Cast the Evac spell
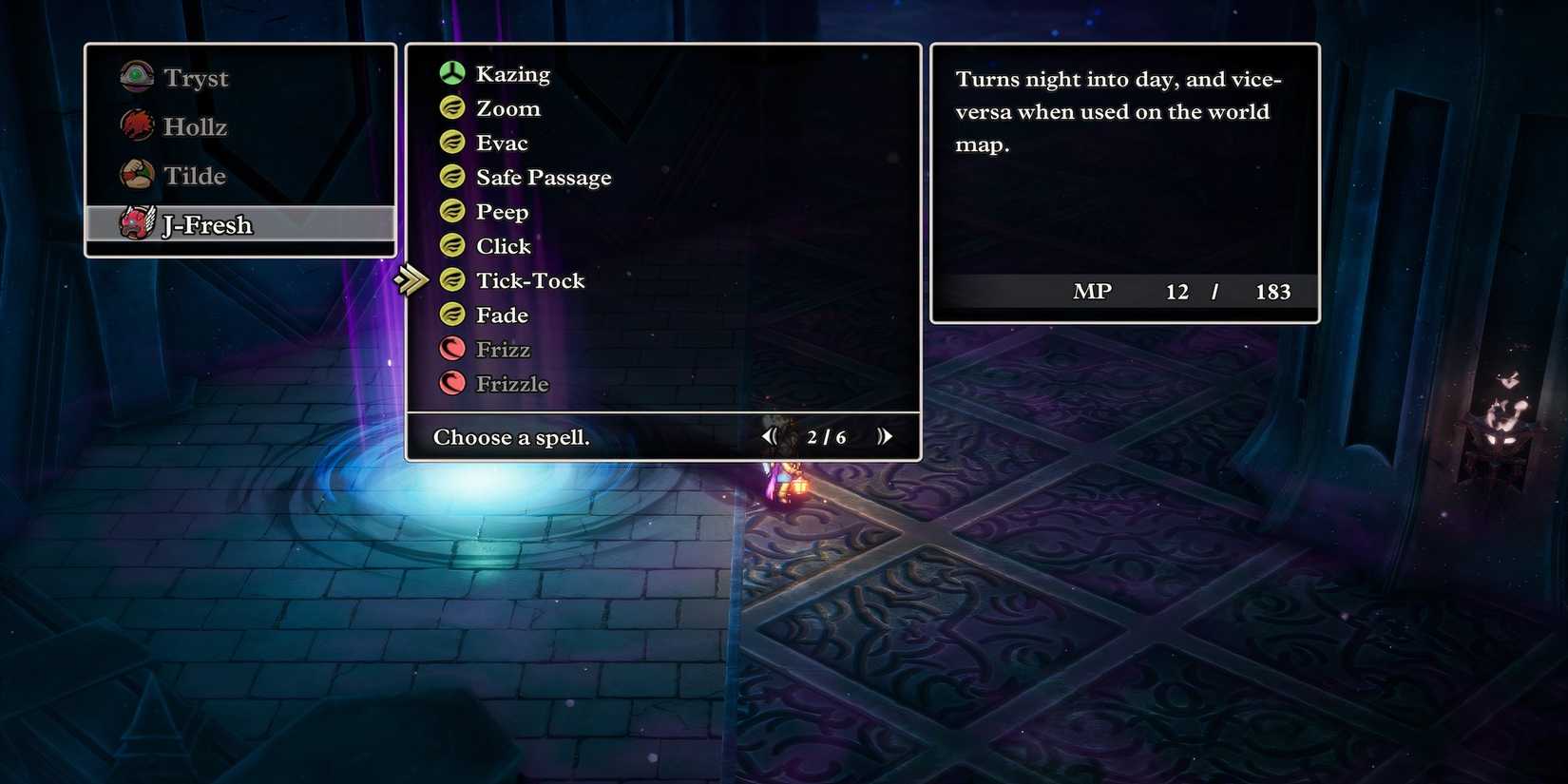Viewport: 1568px width, 784px height. 501,142
